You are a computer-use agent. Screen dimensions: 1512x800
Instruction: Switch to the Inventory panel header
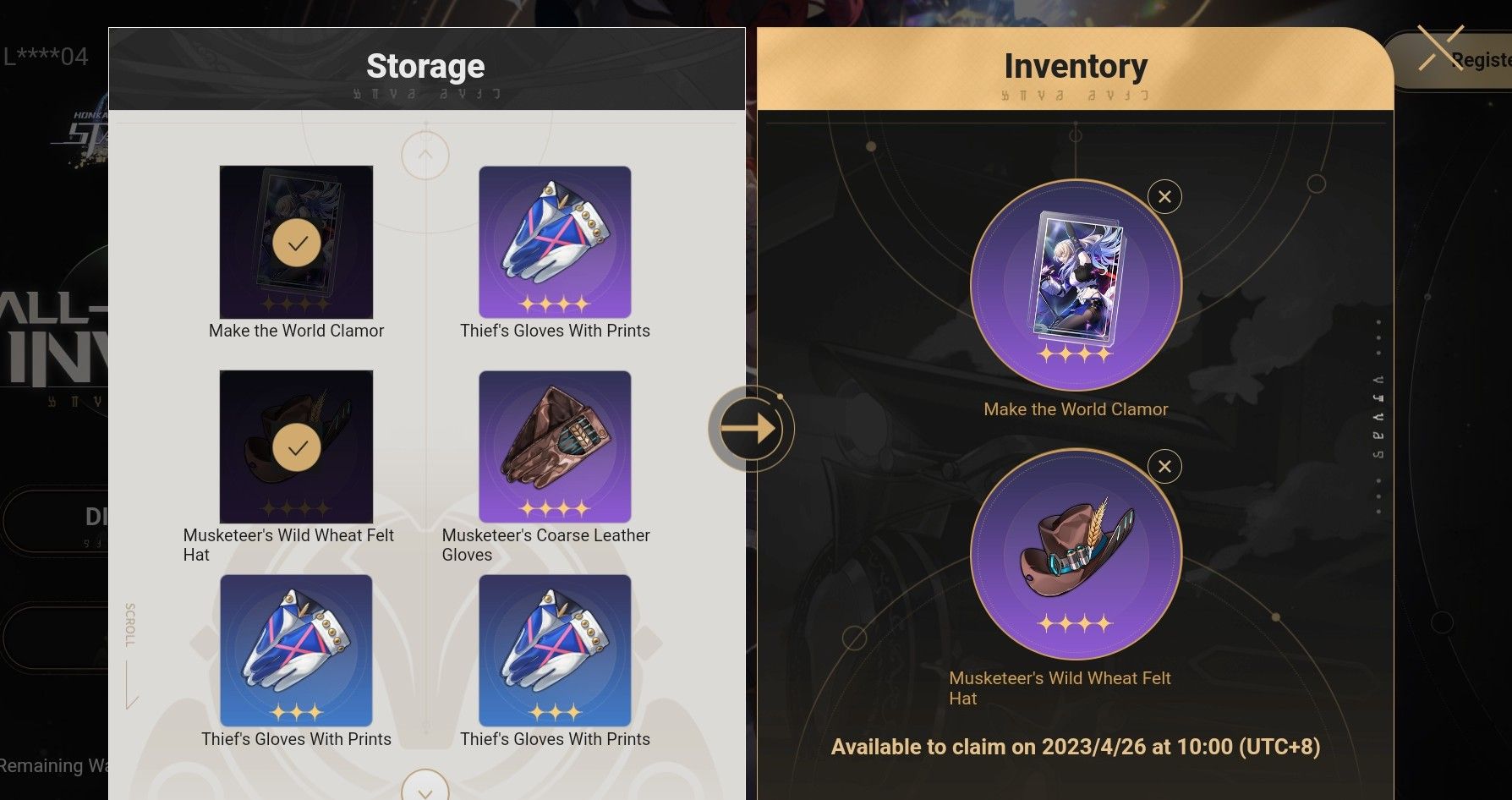coord(1076,65)
